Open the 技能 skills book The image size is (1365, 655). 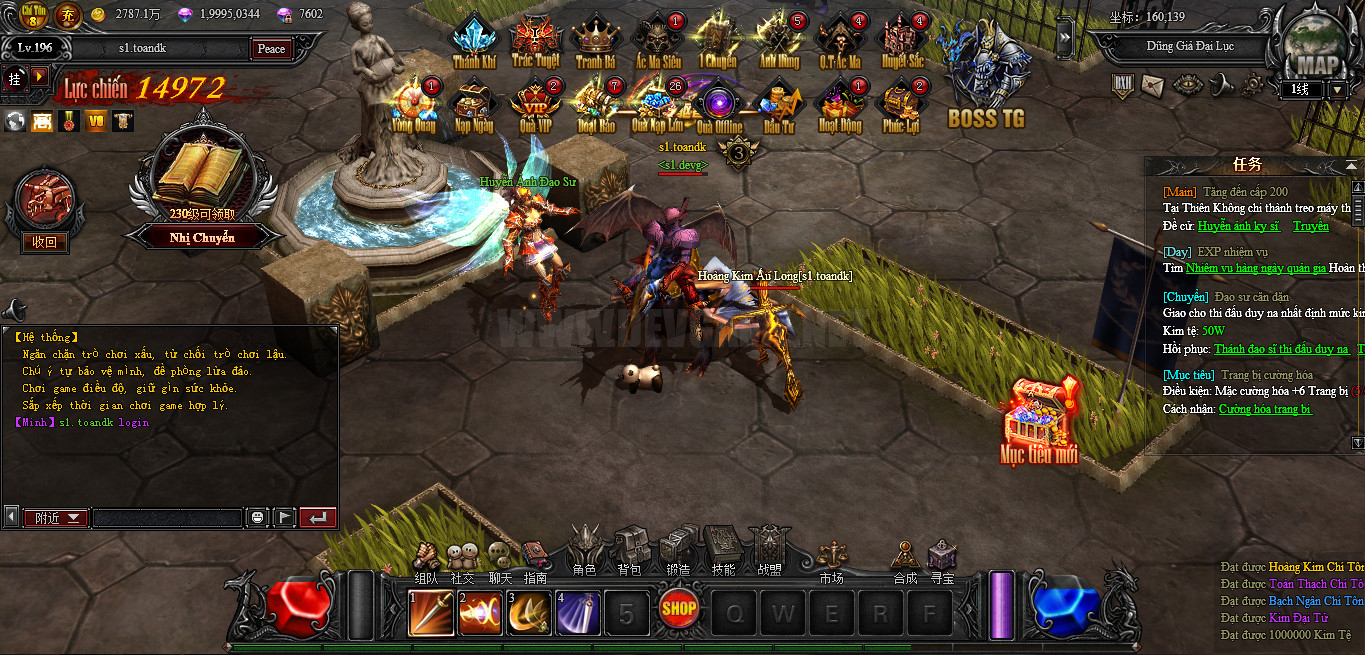(x=722, y=550)
